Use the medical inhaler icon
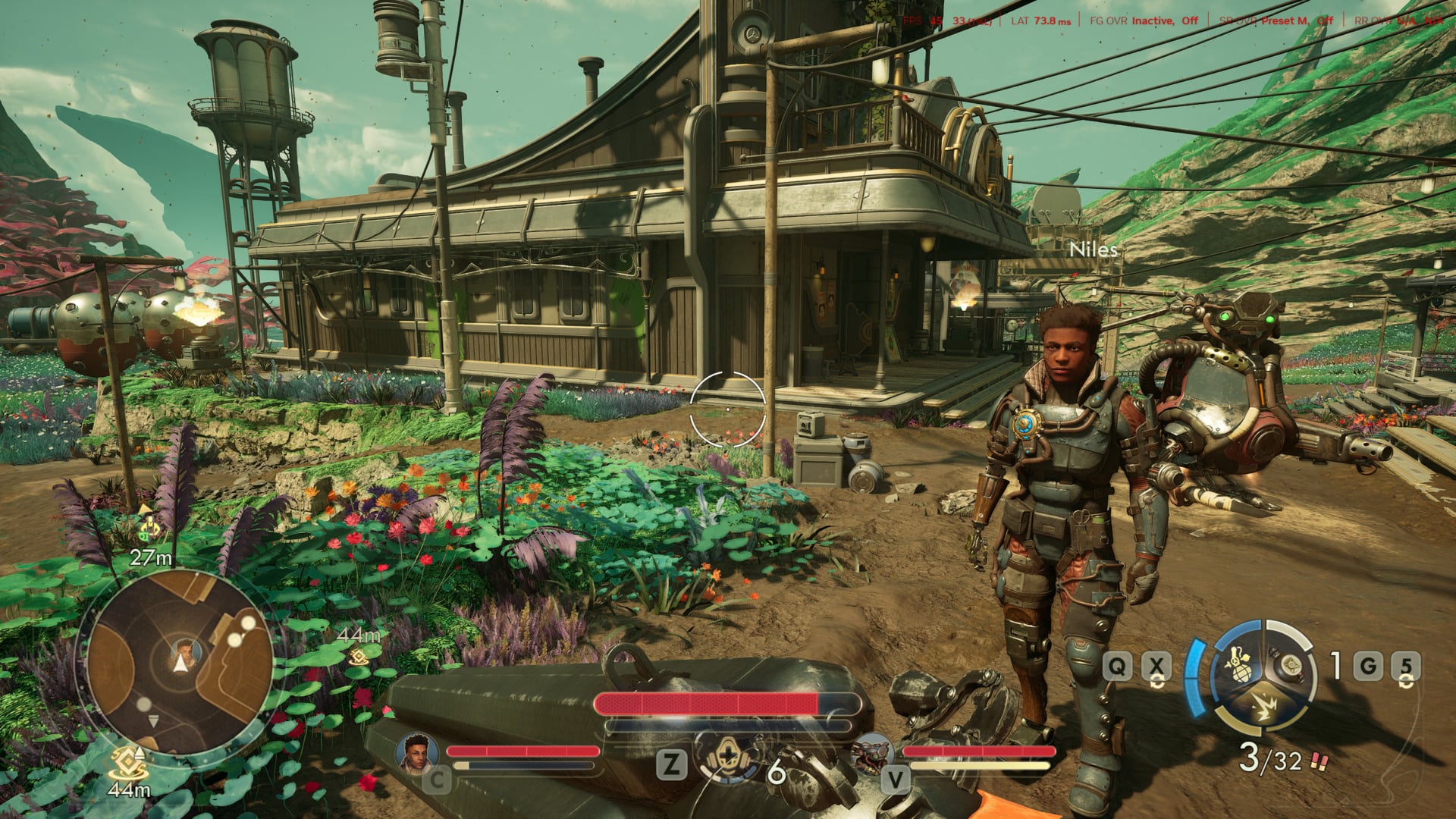This screenshot has width=1456, height=819. pos(728,756)
